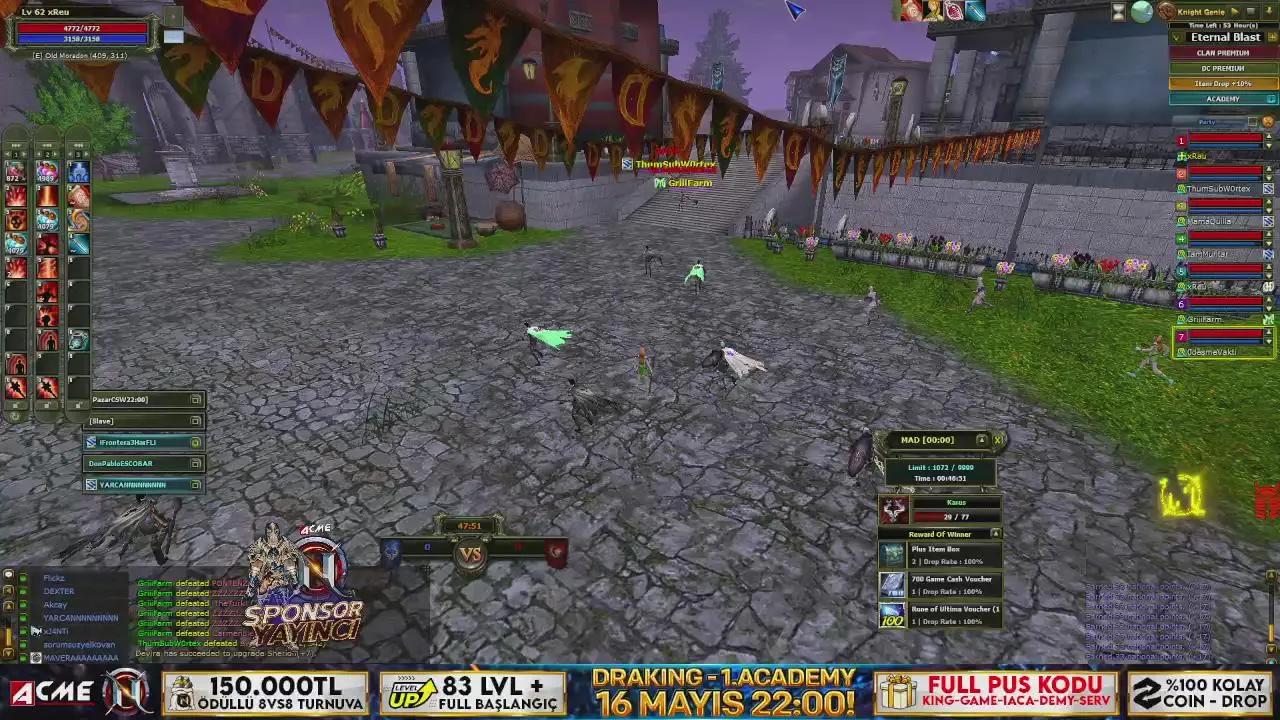Toggle the Item Drop +10% premium buff
Screen dimensions: 1280x720
pos(1223,83)
